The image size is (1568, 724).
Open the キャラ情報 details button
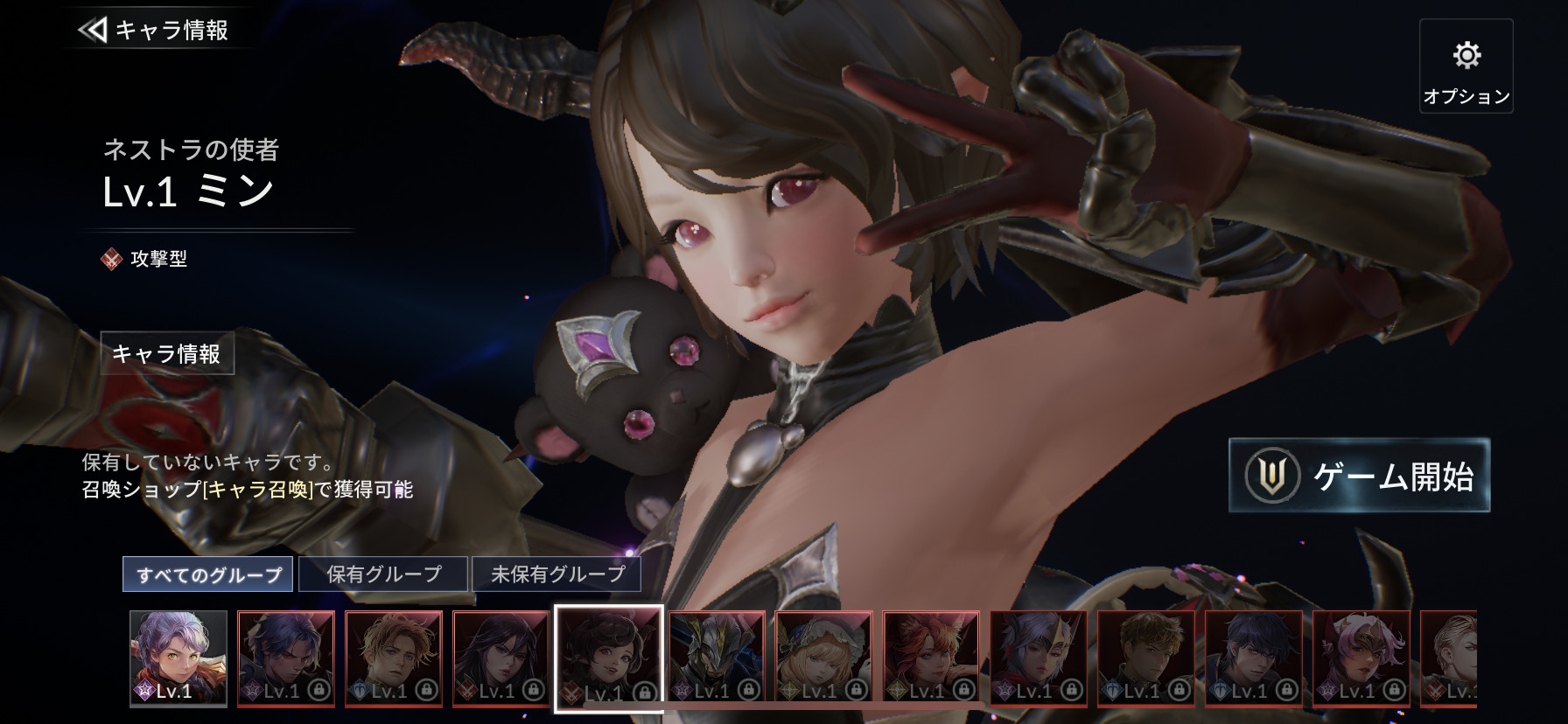167,353
